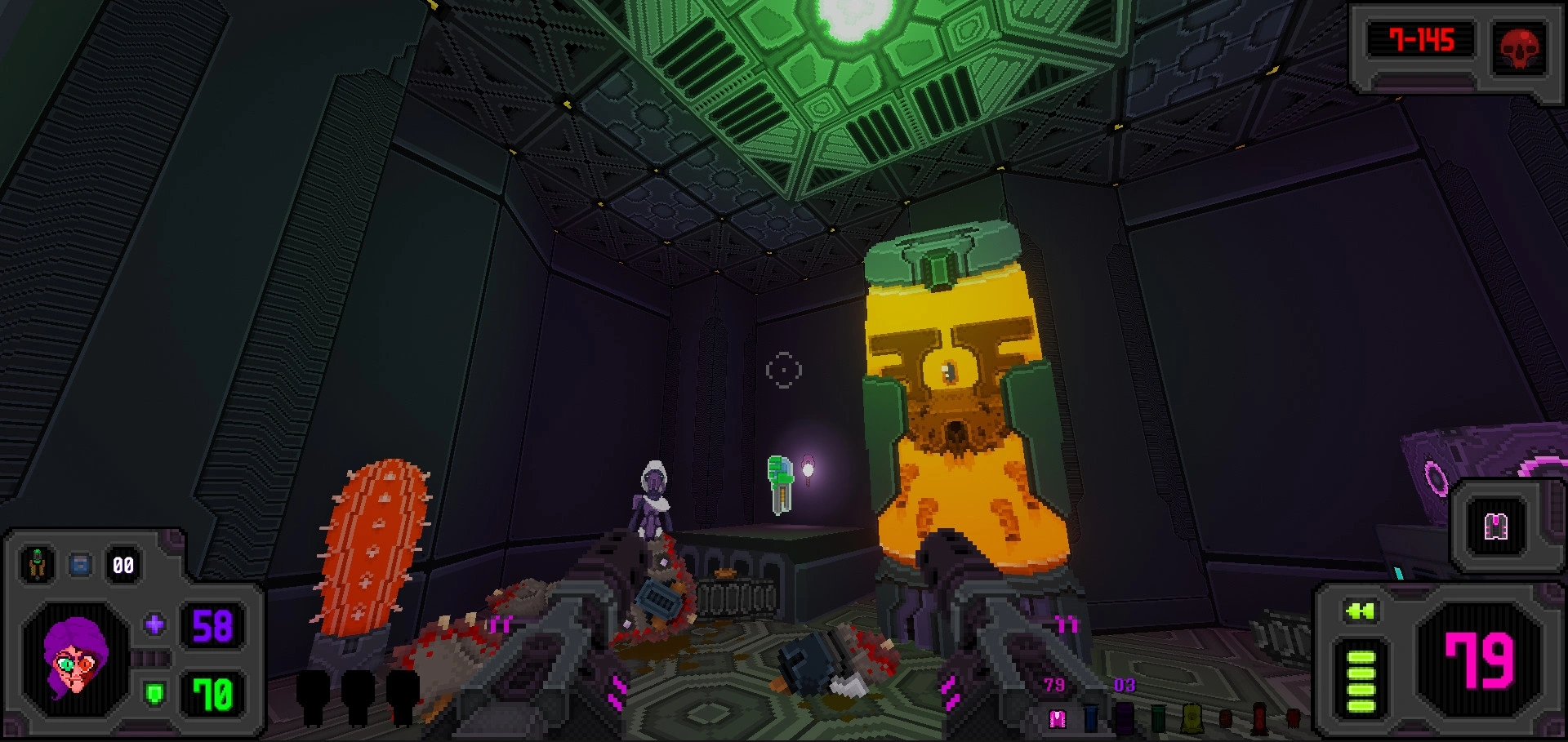The width and height of the screenshot is (1568, 742).
Task: Choose the green ammo type in weapon bar
Action: (1158, 718)
